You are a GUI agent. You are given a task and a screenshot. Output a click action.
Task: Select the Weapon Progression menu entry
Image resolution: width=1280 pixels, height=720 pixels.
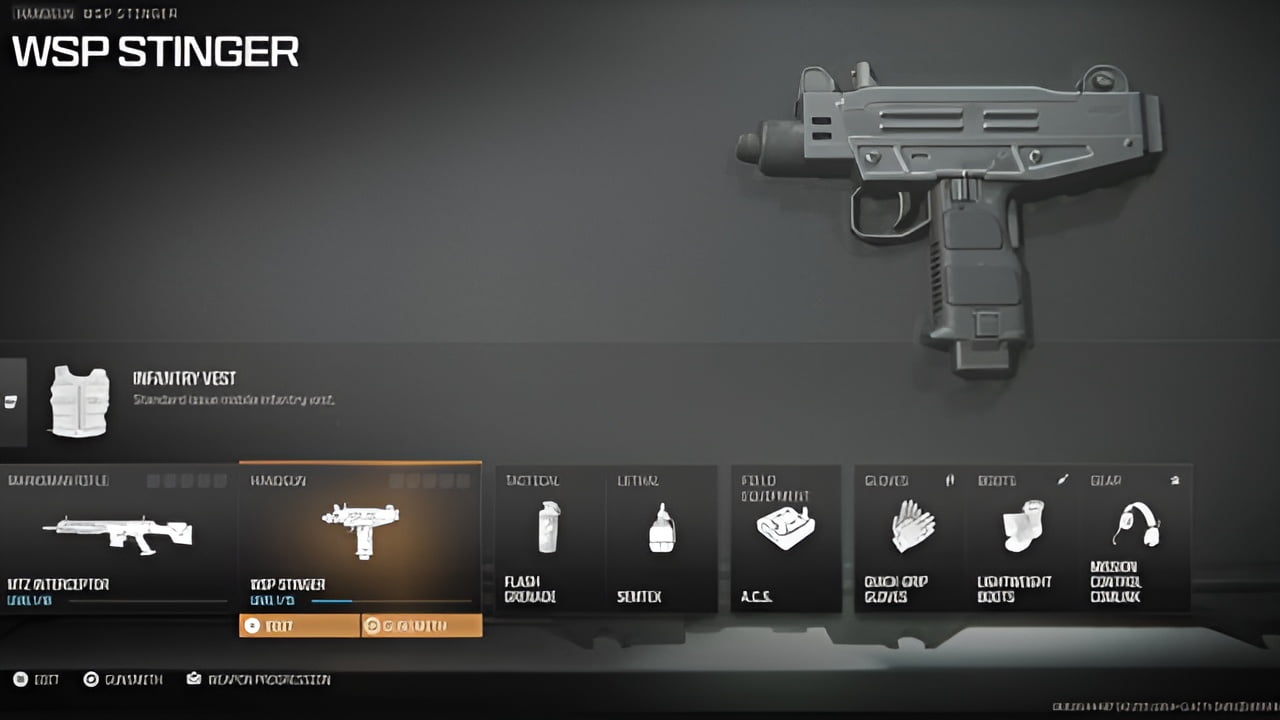tap(262, 679)
